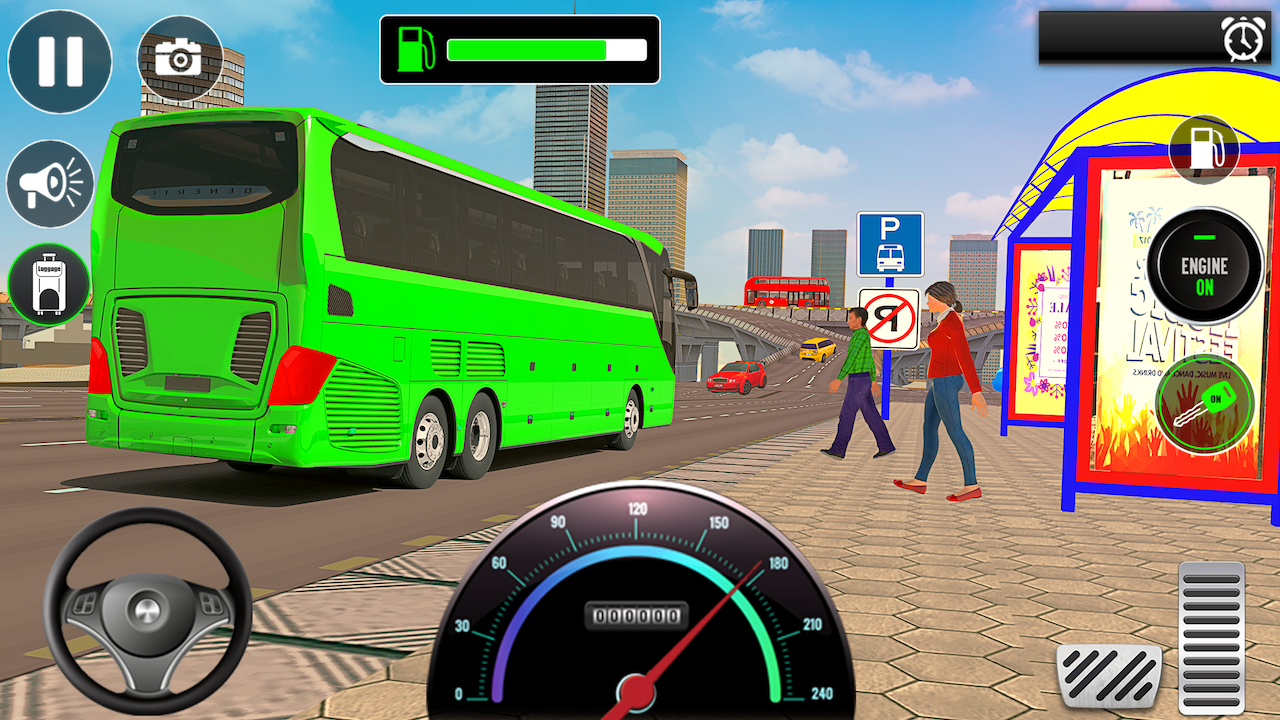
Task: Expand the odometer reading on speedometer
Action: (x=638, y=617)
